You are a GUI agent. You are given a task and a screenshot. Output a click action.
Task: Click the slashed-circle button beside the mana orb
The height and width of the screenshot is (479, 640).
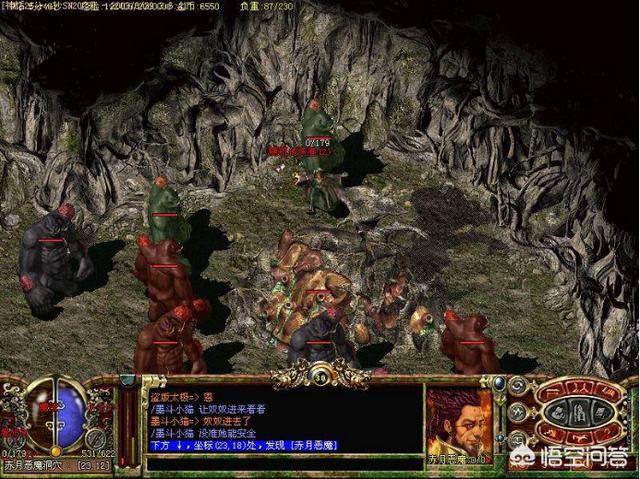[x=96, y=439]
